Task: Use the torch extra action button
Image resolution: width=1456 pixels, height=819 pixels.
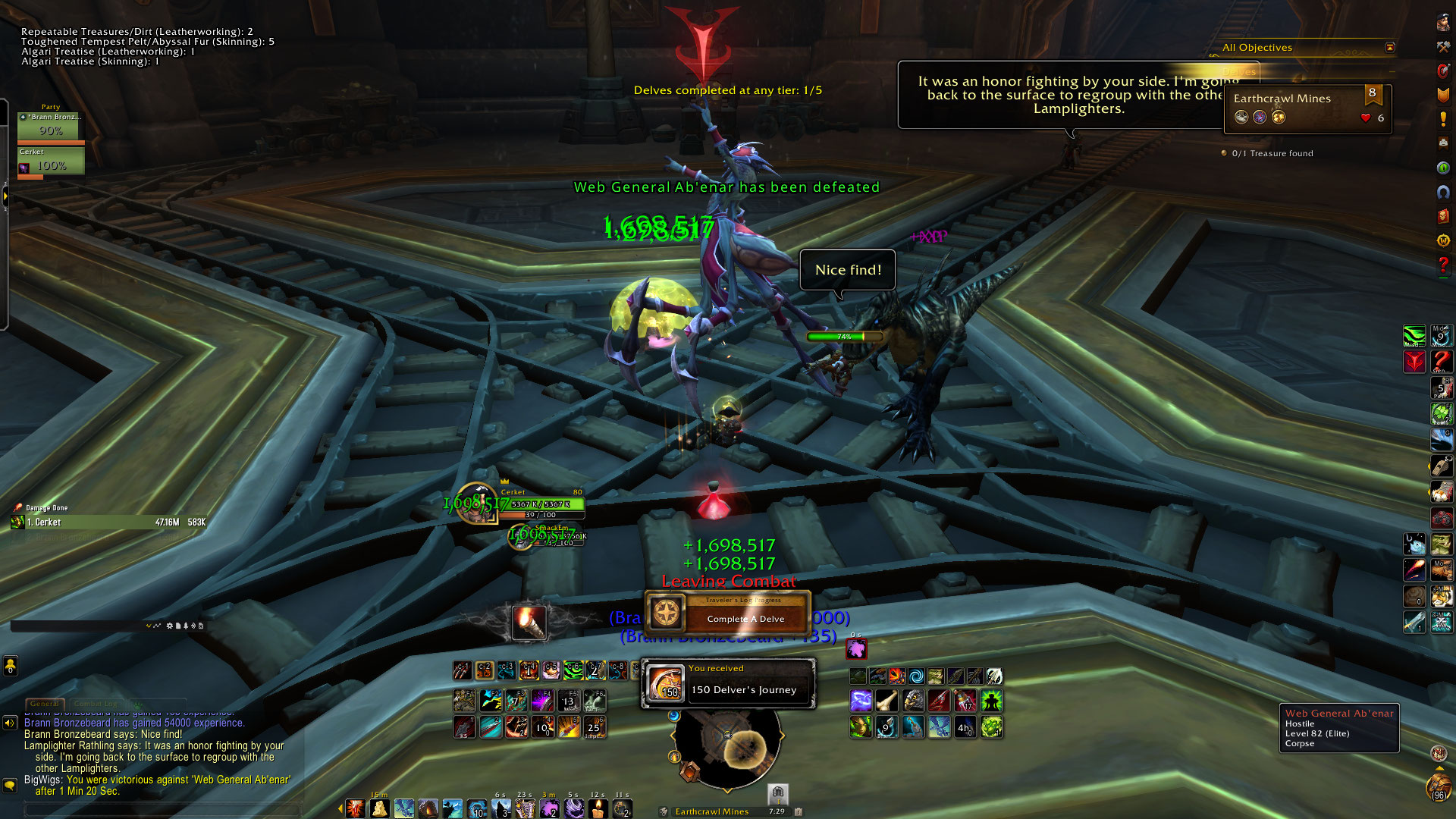Action: pos(529,623)
